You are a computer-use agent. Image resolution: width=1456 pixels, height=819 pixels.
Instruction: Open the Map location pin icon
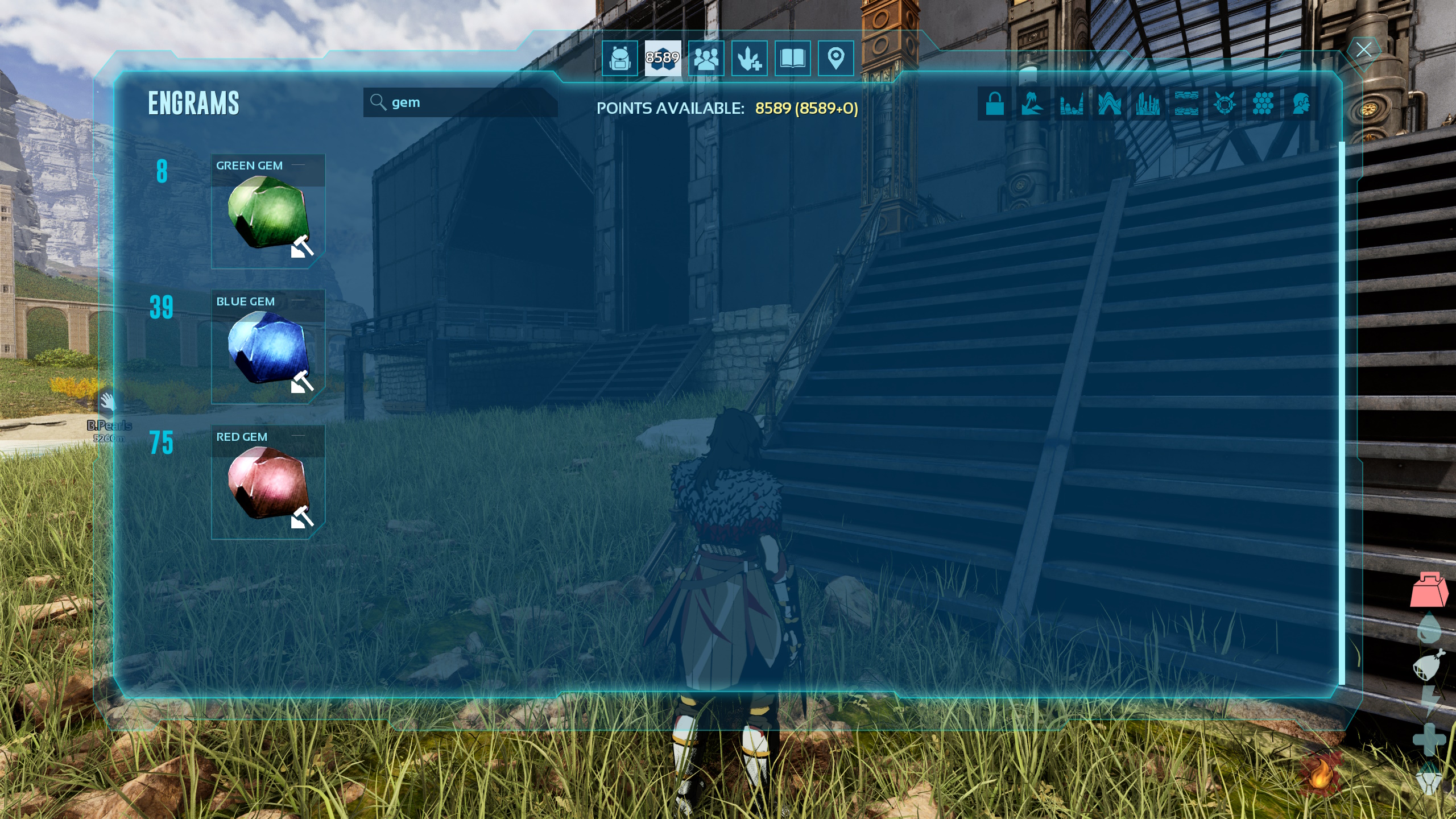pyautogui.click(x=835, y=60)
